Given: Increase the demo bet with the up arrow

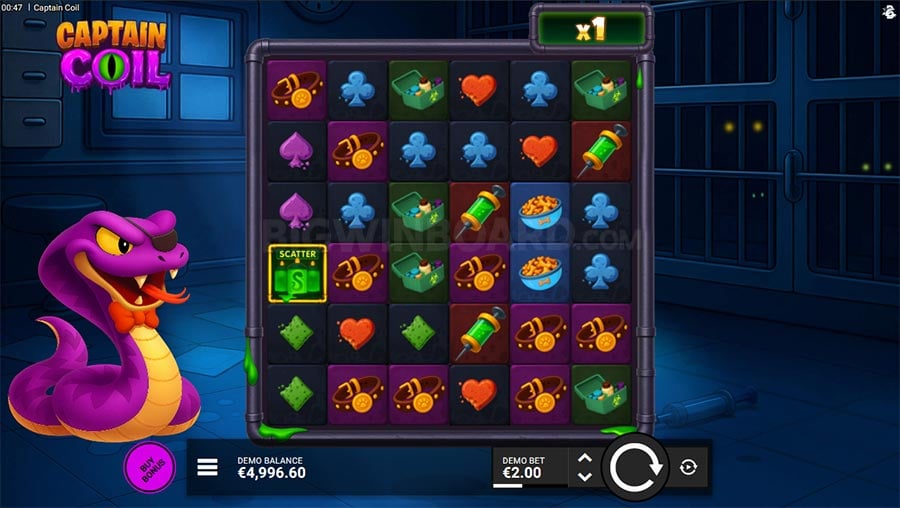Looking at the screenshot, I should [x=585, y=458].
